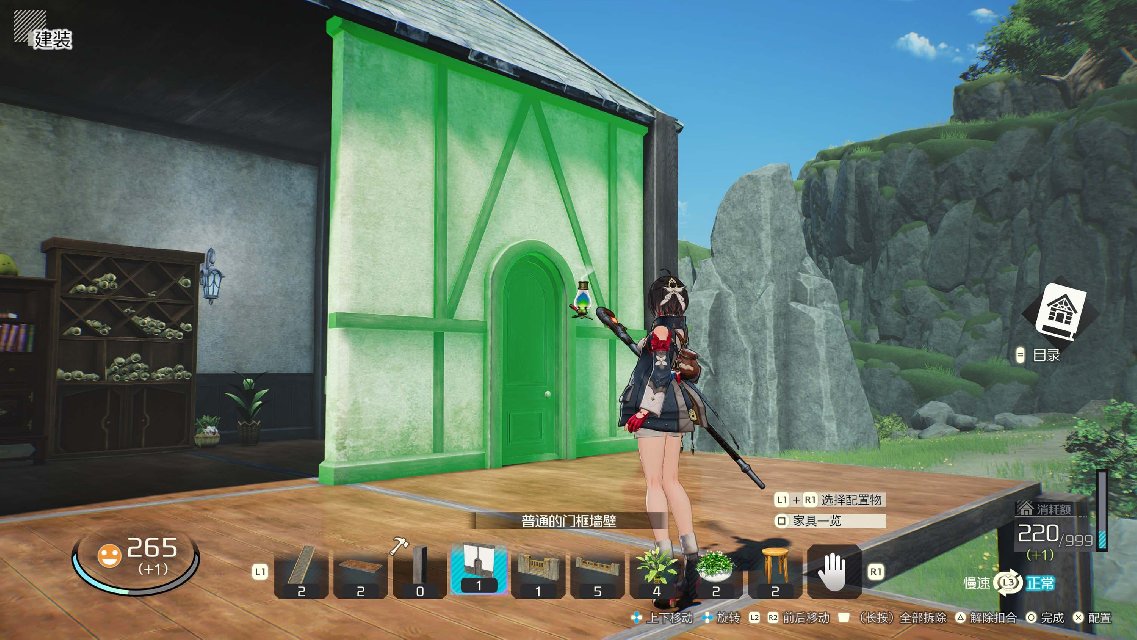
Task: Pick the white bowl planter slot
Action: (x=715, y=571)
